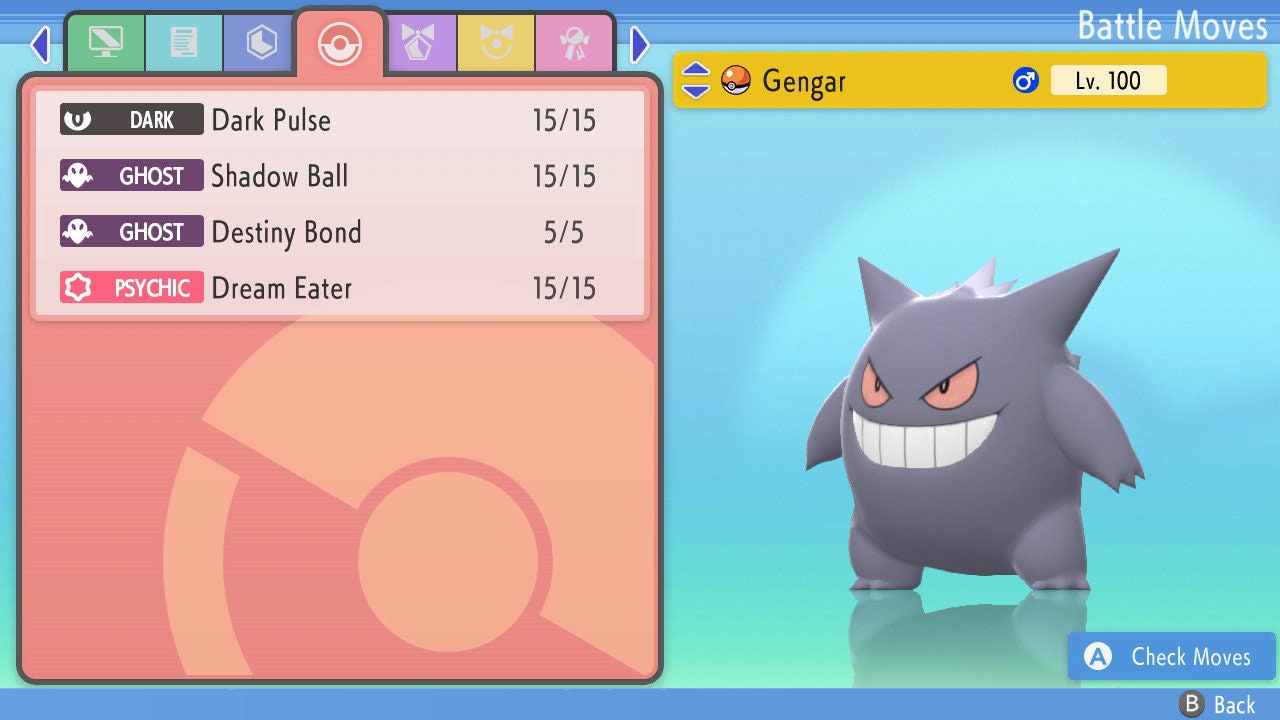1280x720 pixels.
Task: Select the pink rosette ribbon tab
Action: pyautogui.click(x=574, y=44)
